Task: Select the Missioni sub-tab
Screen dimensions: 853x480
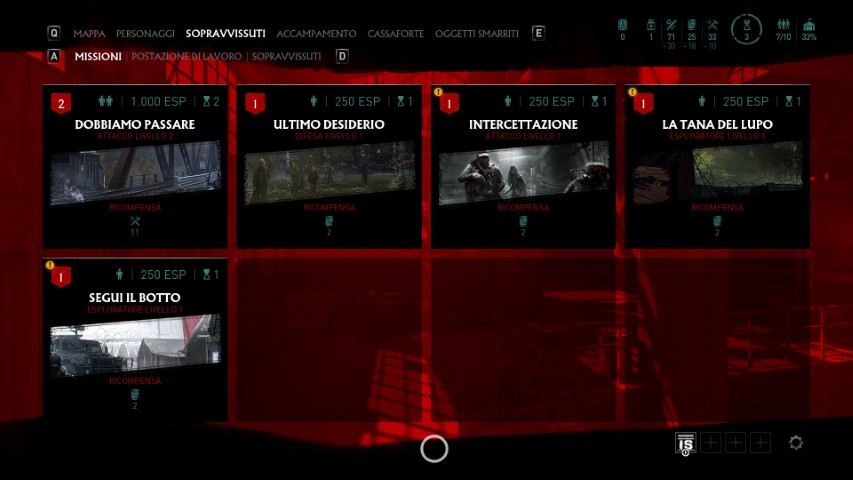Action: click(98, 57)
